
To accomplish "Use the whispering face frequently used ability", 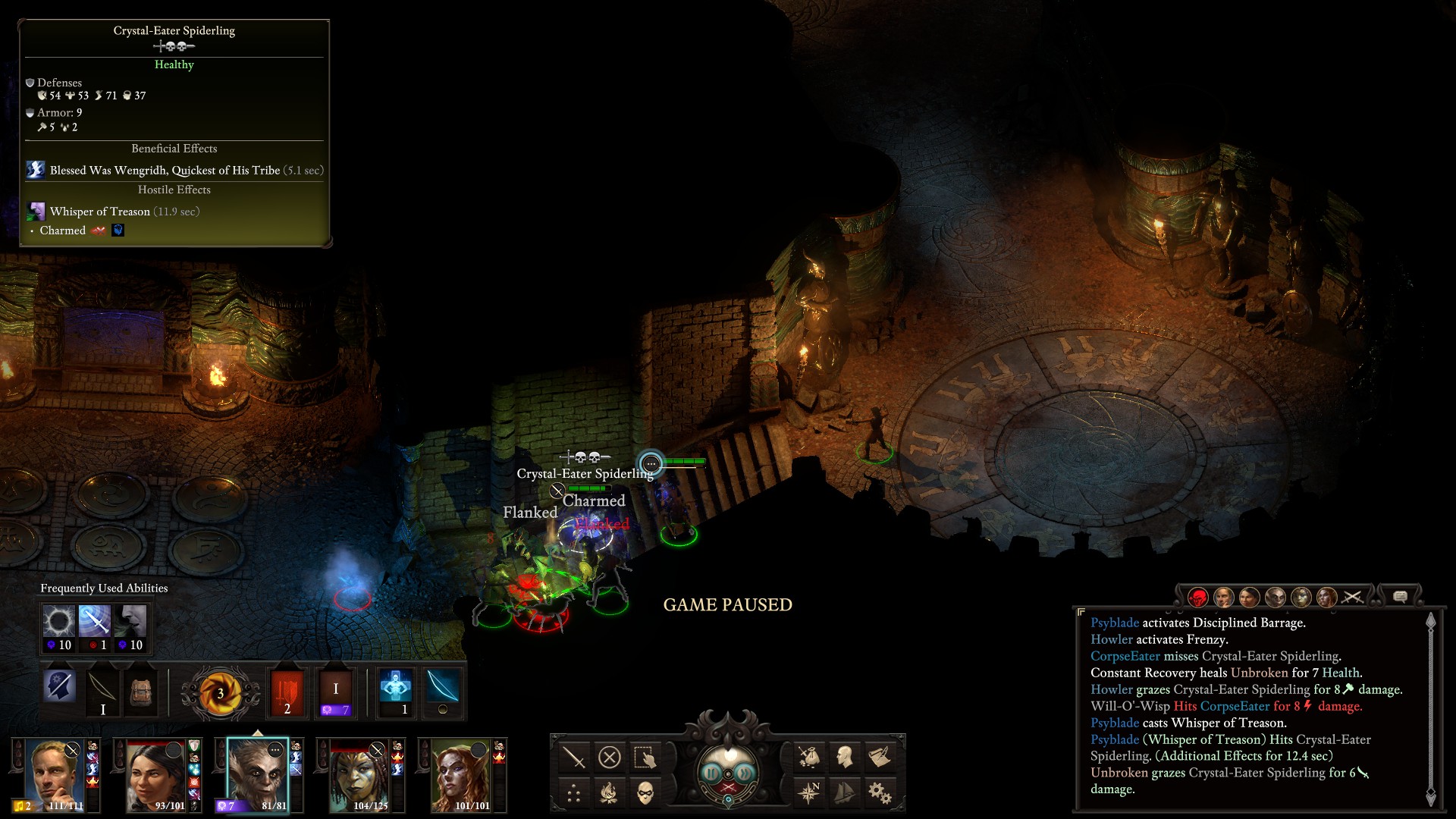I will pos(130,622).
